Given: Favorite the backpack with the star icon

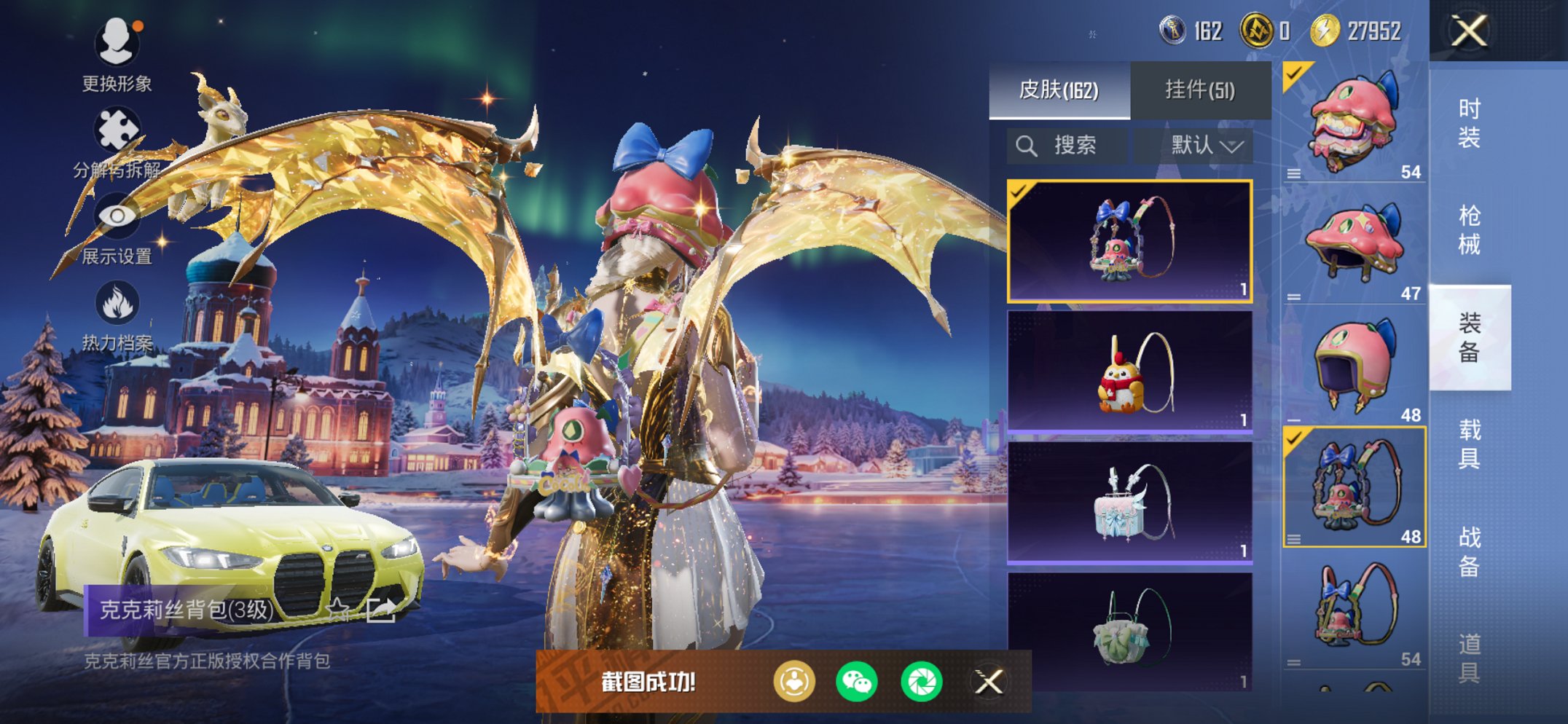Looking at the screenshot, I should coord(337,609).
